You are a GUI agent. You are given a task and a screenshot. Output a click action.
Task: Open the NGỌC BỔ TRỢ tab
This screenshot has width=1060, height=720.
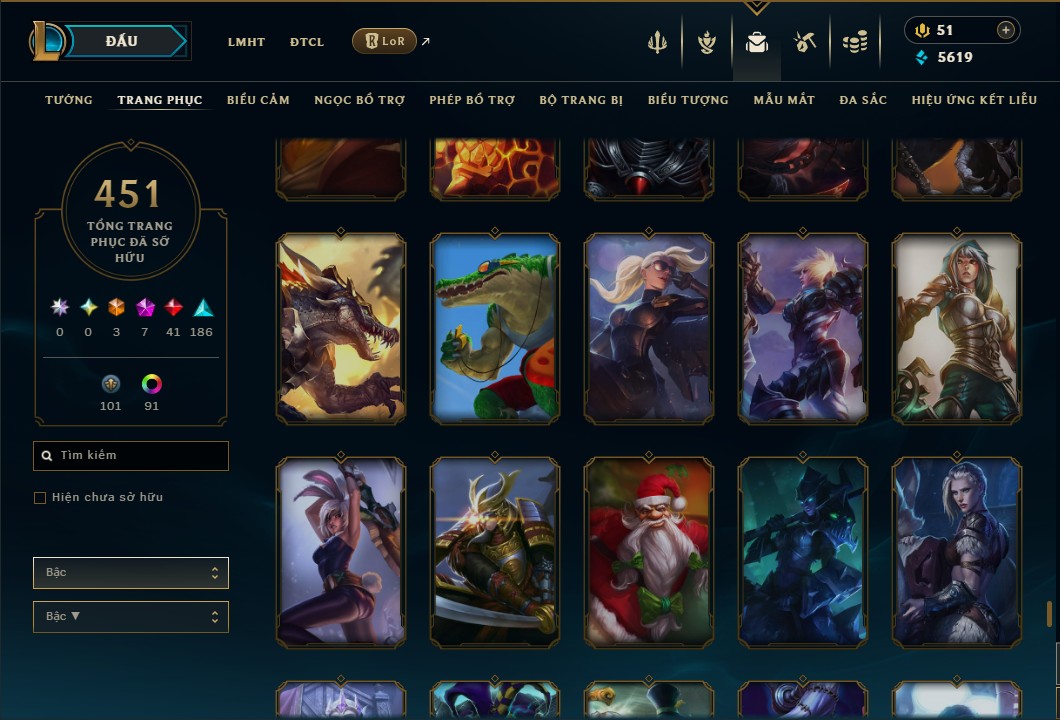(359, 100)
